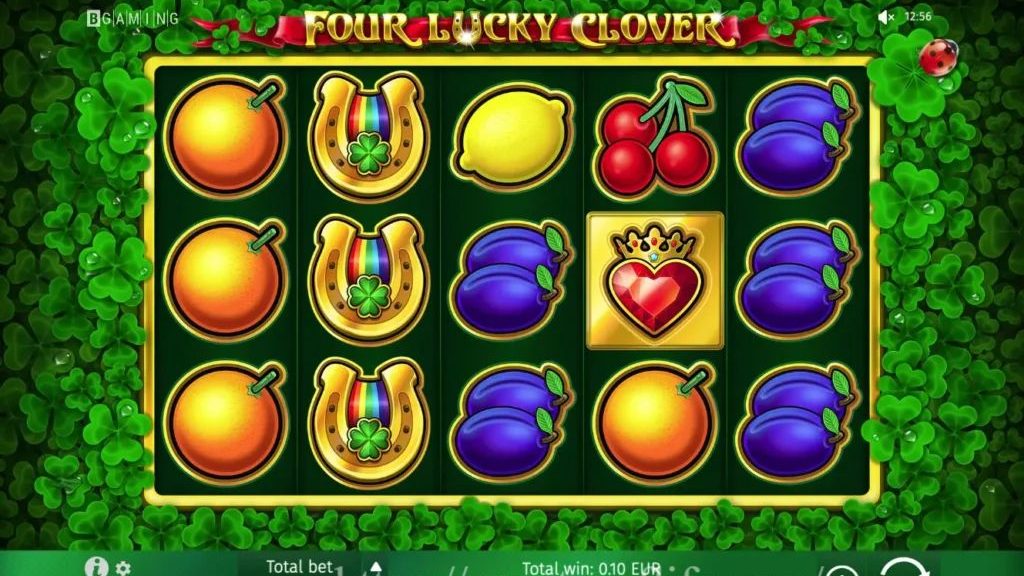Open settings via the gear icon
The image size is (1024, 576).
coord(123,568)
